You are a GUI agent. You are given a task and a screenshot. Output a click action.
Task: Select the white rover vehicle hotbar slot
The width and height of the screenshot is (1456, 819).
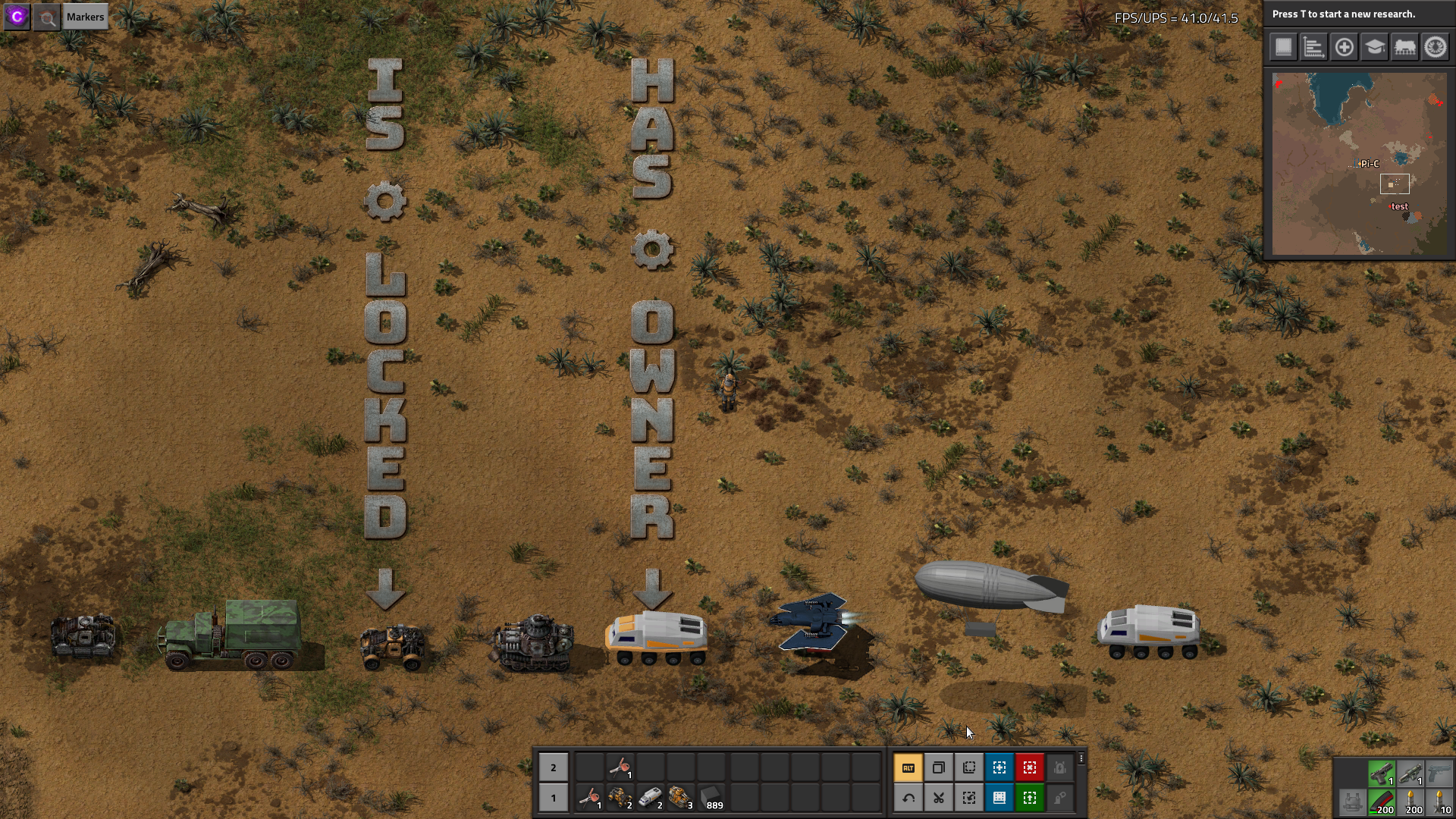pyautogui.click(x=650, y=798)
